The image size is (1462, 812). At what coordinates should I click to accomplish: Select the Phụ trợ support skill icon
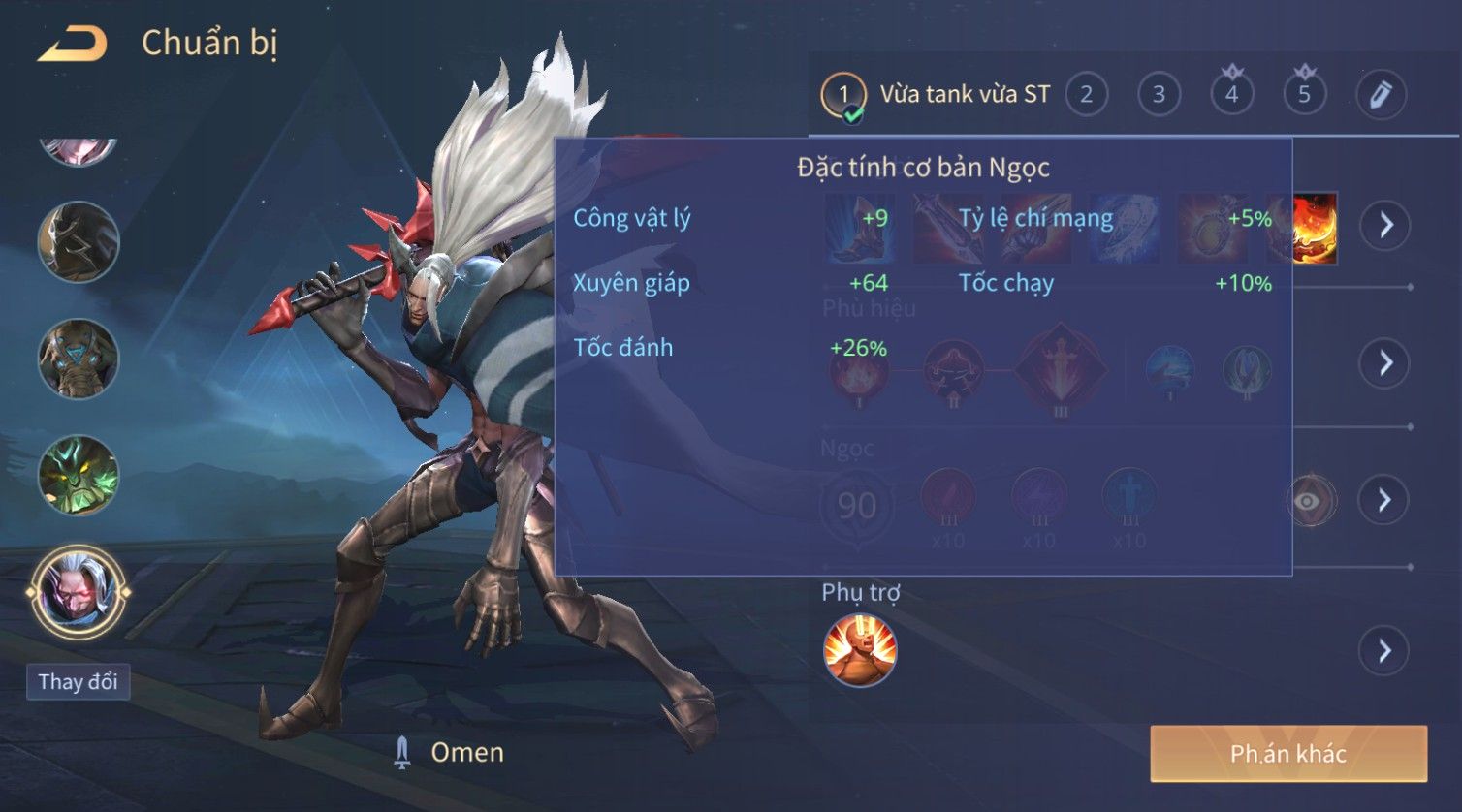click(x=859, y=650)
